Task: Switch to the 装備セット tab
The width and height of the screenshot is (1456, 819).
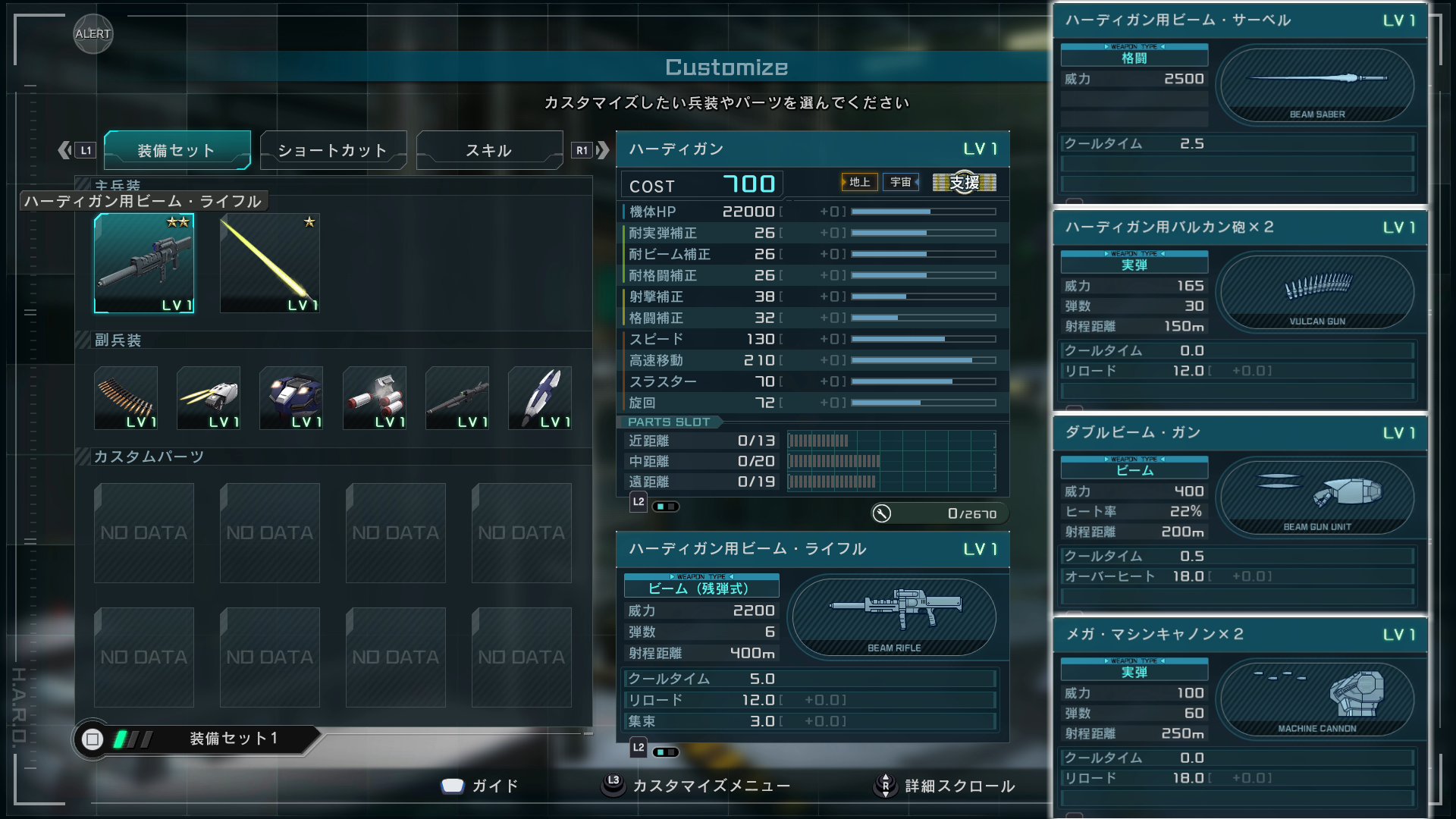Action: pyautogui.click(x=177, y=150)
